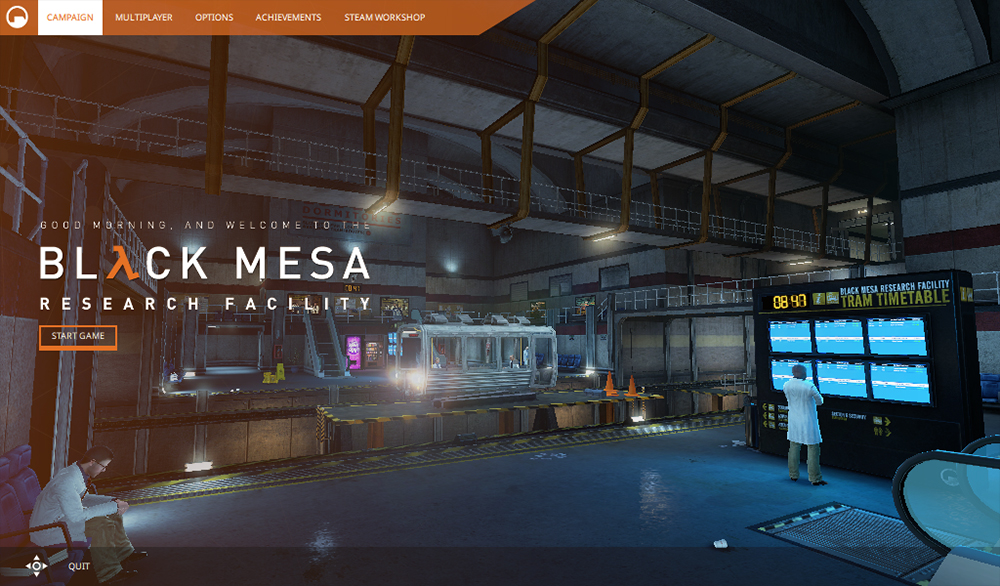This screenshot has height=586, width=1000.
Task: Go to the Options tab
Action: click(x=214, y=18)
